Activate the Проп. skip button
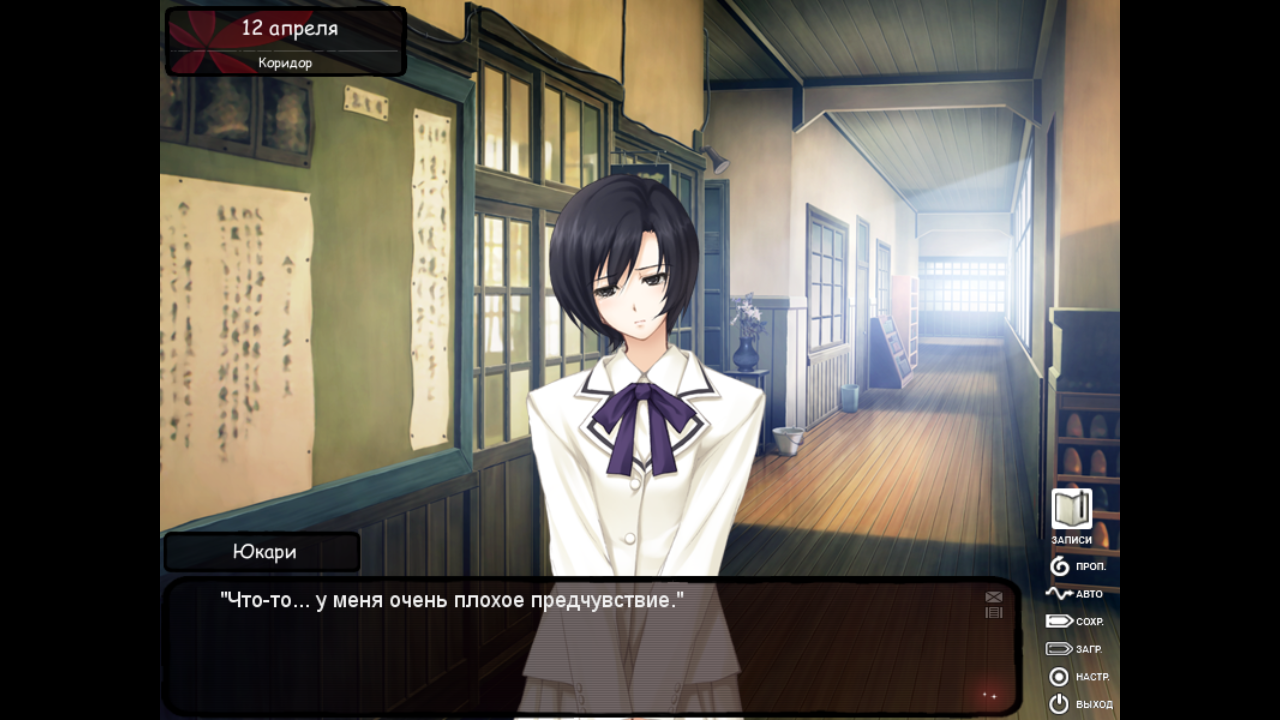Viewport: 1280px width, 720px height. pyautogui.click(x=1076, y=566)
